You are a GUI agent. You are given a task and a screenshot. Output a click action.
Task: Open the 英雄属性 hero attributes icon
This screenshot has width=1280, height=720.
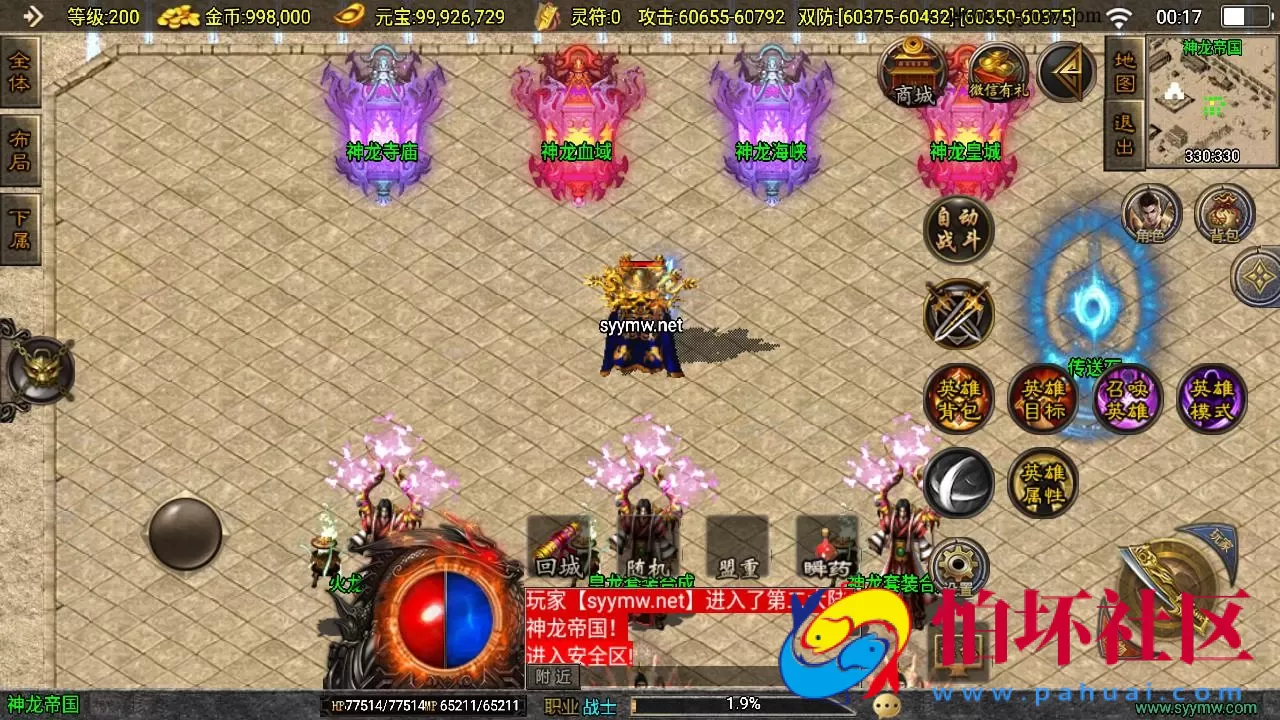tap(1043, 482)
